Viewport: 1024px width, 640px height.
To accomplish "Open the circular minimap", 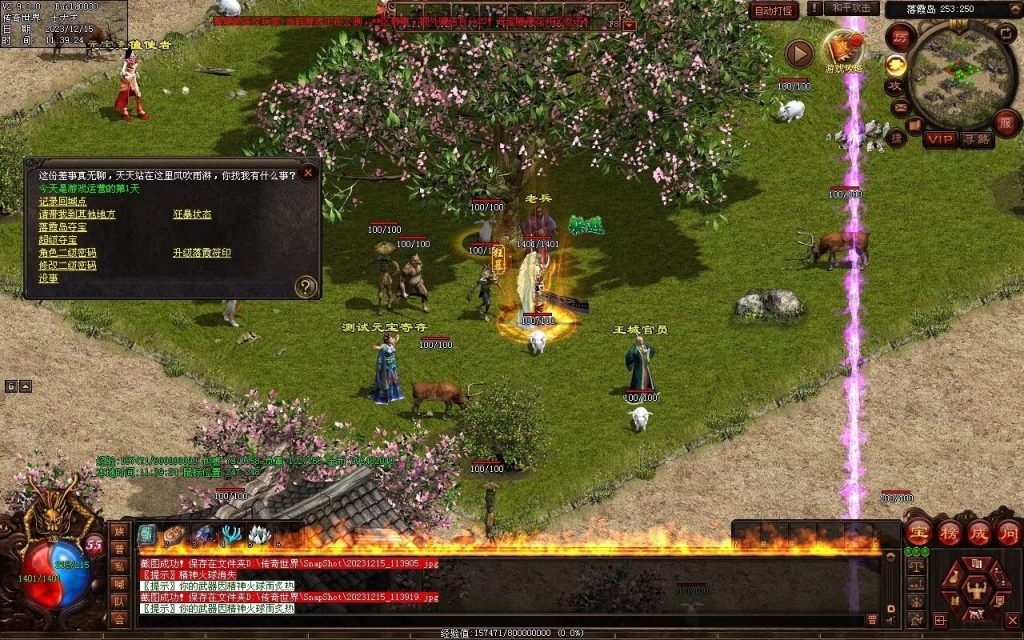I will (x=961, y=73).
